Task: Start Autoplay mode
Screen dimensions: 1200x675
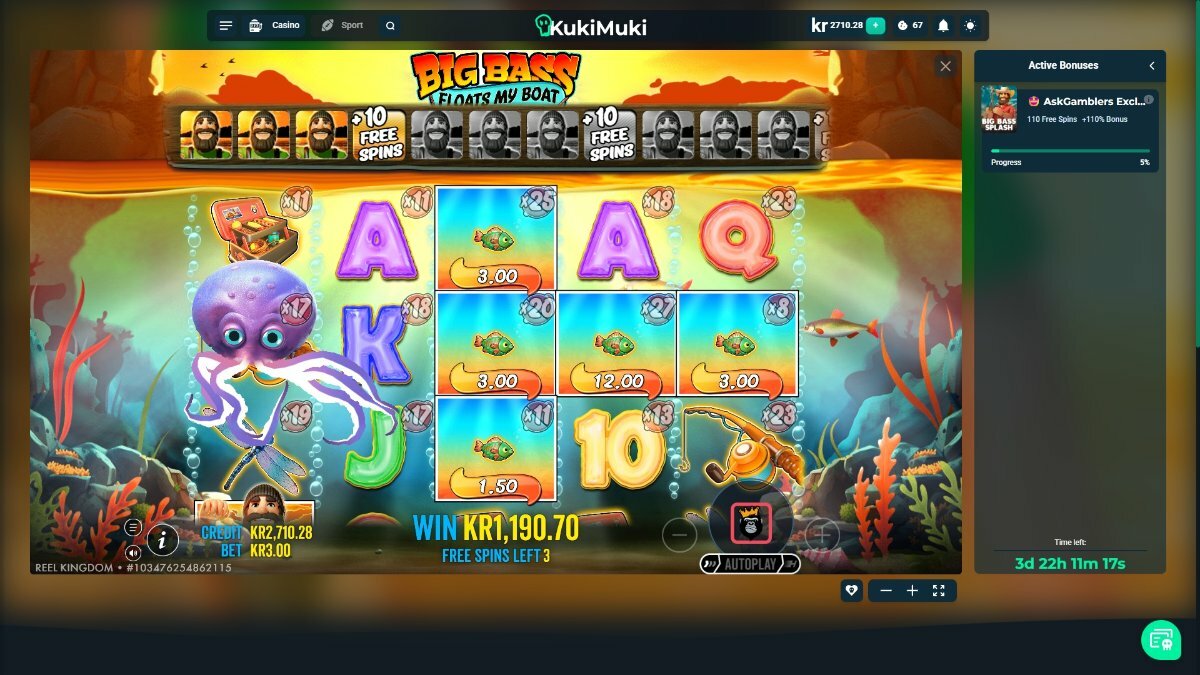Action: click(x=750, y=564)
